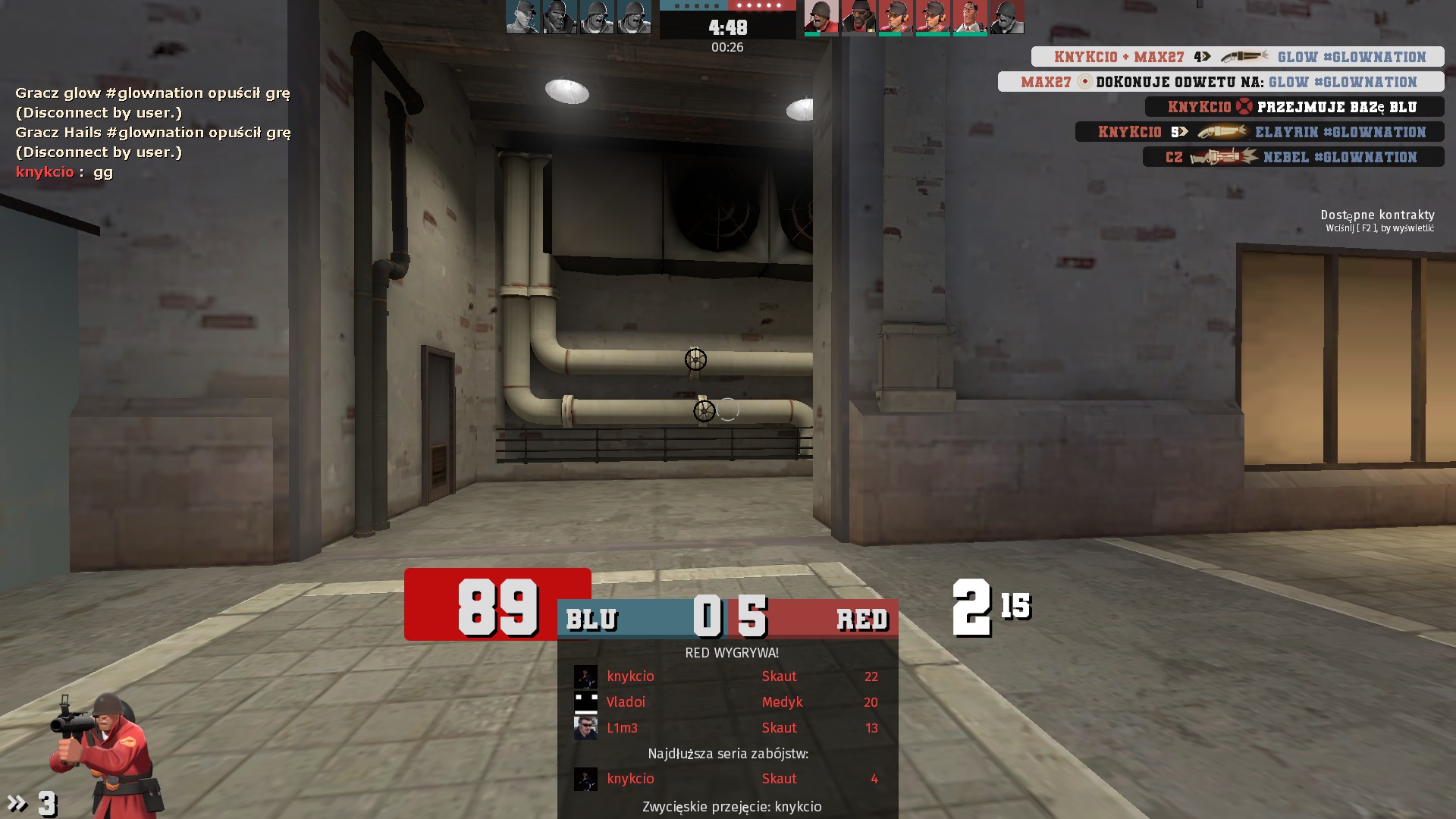This screenshot has width=1456, height=819.
Task: Click Vladoi's black avatar thumbnail
Action: pos(585,702)
